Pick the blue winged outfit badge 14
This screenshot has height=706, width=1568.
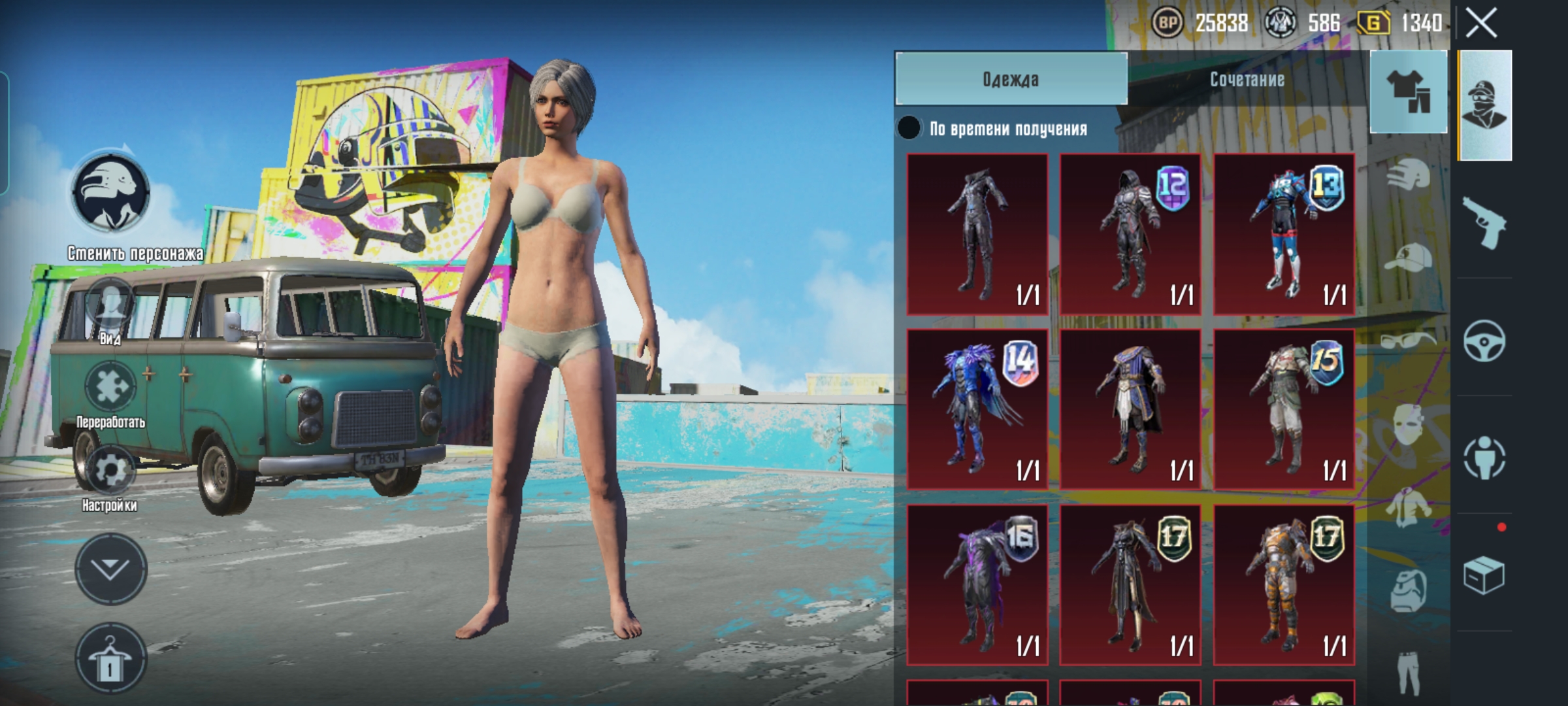(977, 410)
